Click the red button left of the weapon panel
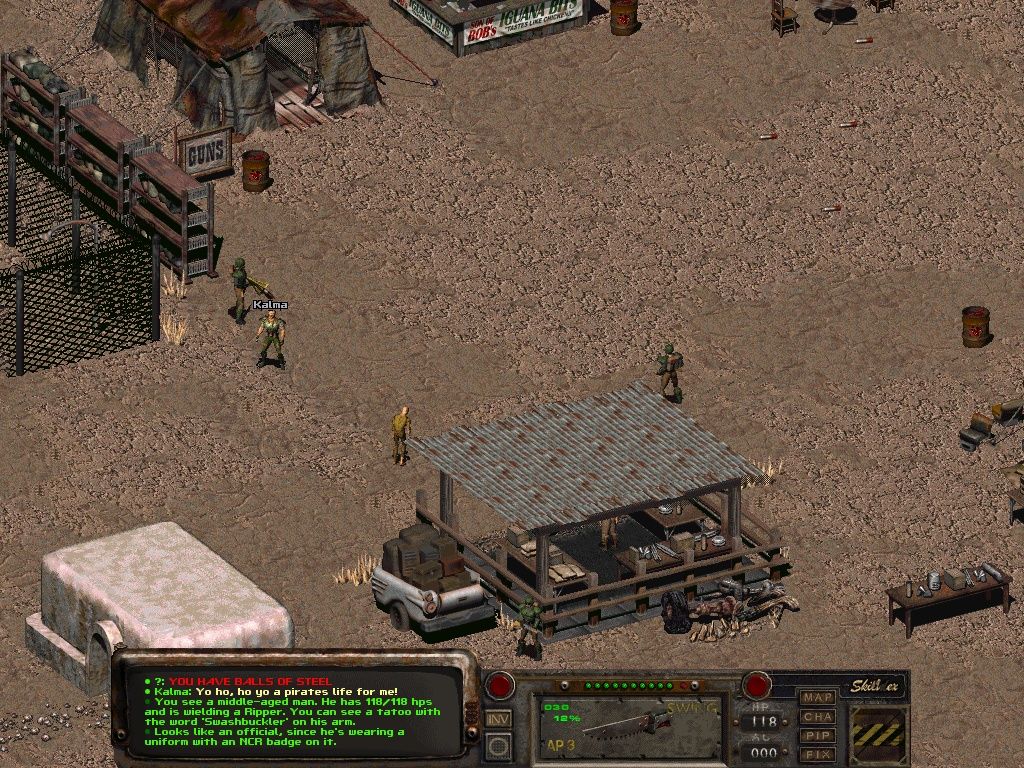The height and width of the screenshot is (768, 1024). 499,687
